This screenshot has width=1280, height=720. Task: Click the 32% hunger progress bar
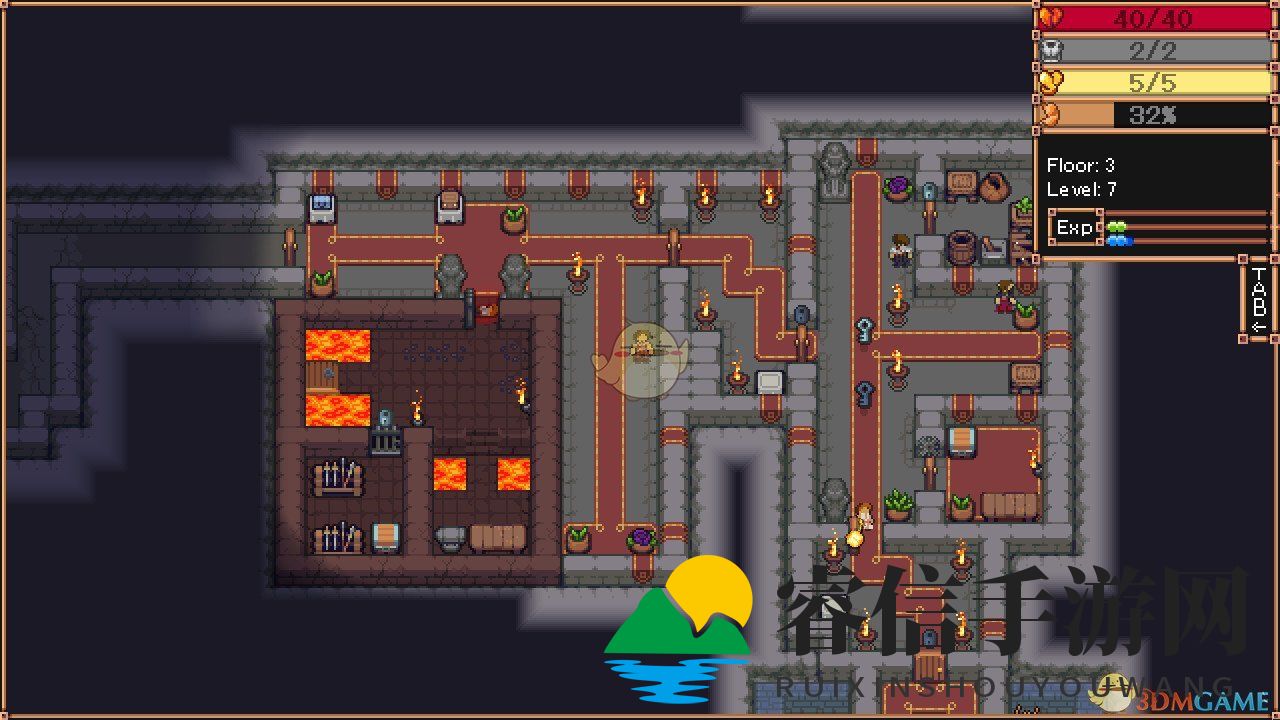[1160, 114]
